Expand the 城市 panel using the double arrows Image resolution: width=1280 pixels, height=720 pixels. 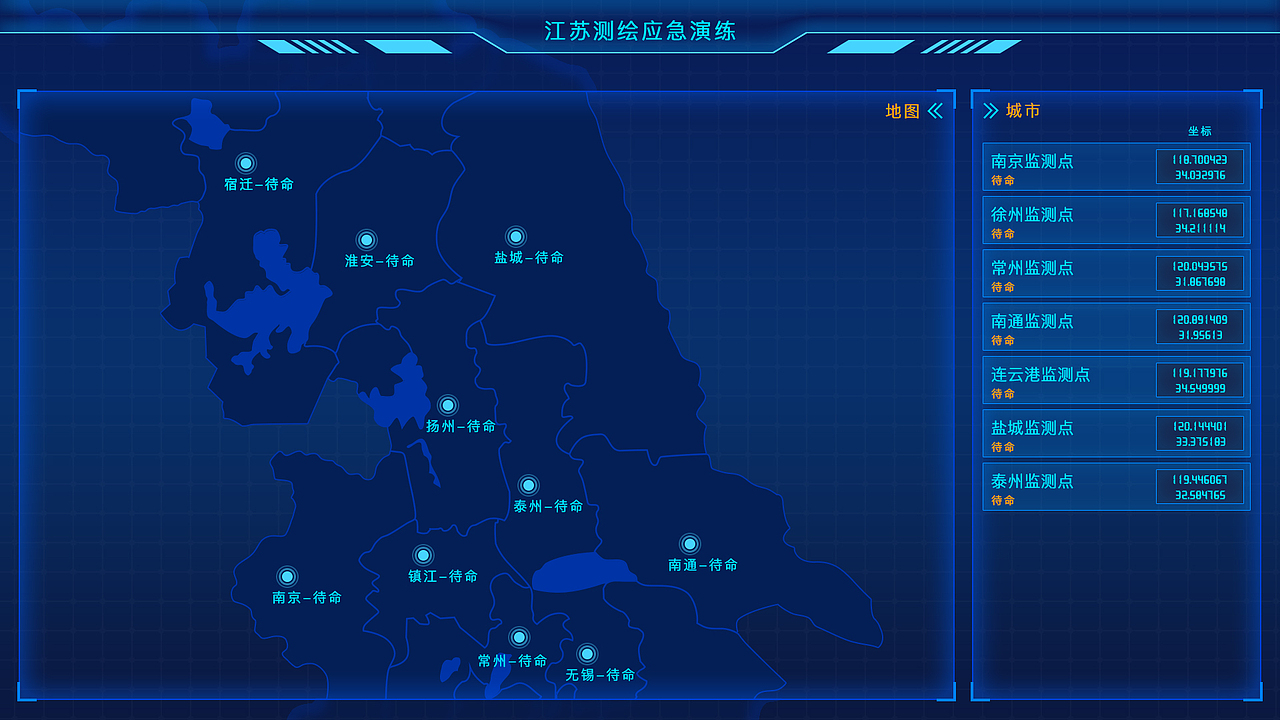point(989,111)
